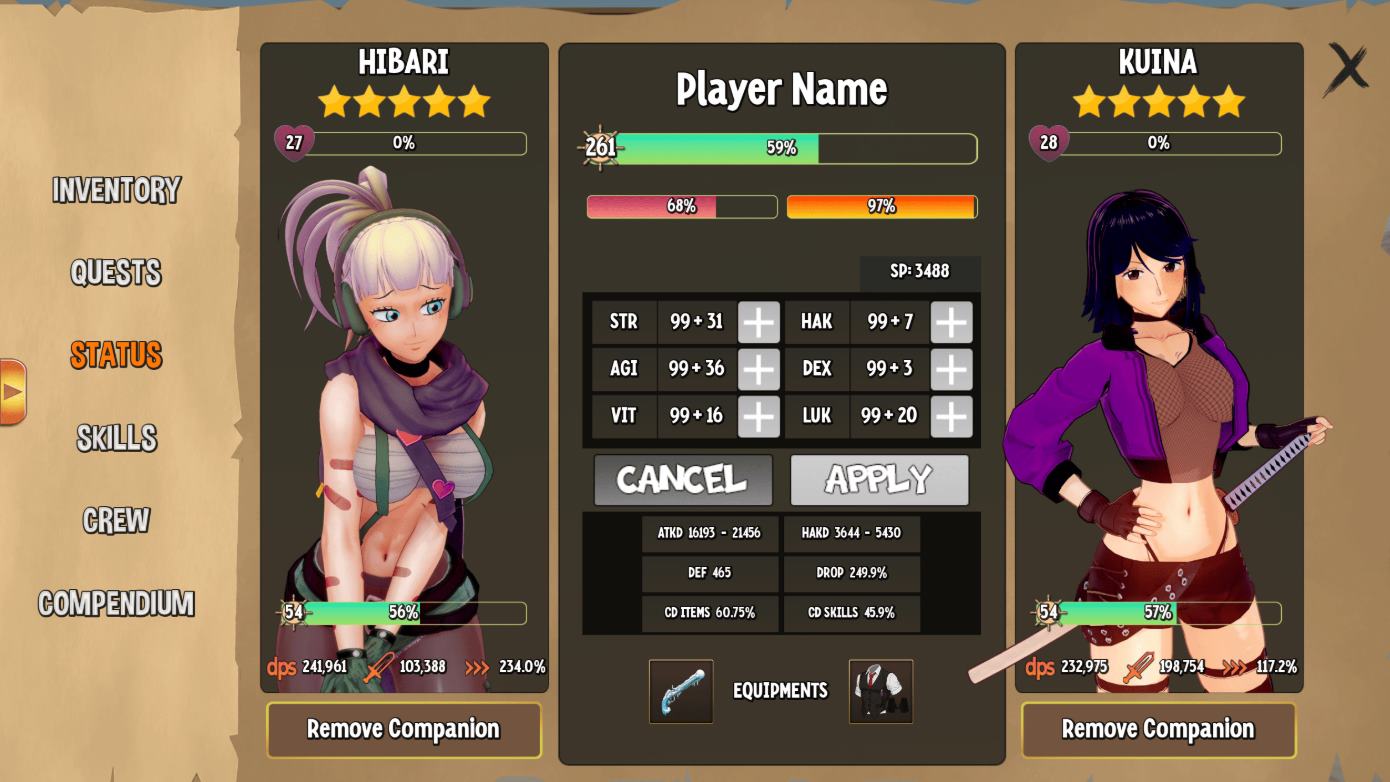Image resolution: width=1390 pixels, height=782 pixels.
Task: Open the suit equipment slot
Action: [x=881, y=690]
